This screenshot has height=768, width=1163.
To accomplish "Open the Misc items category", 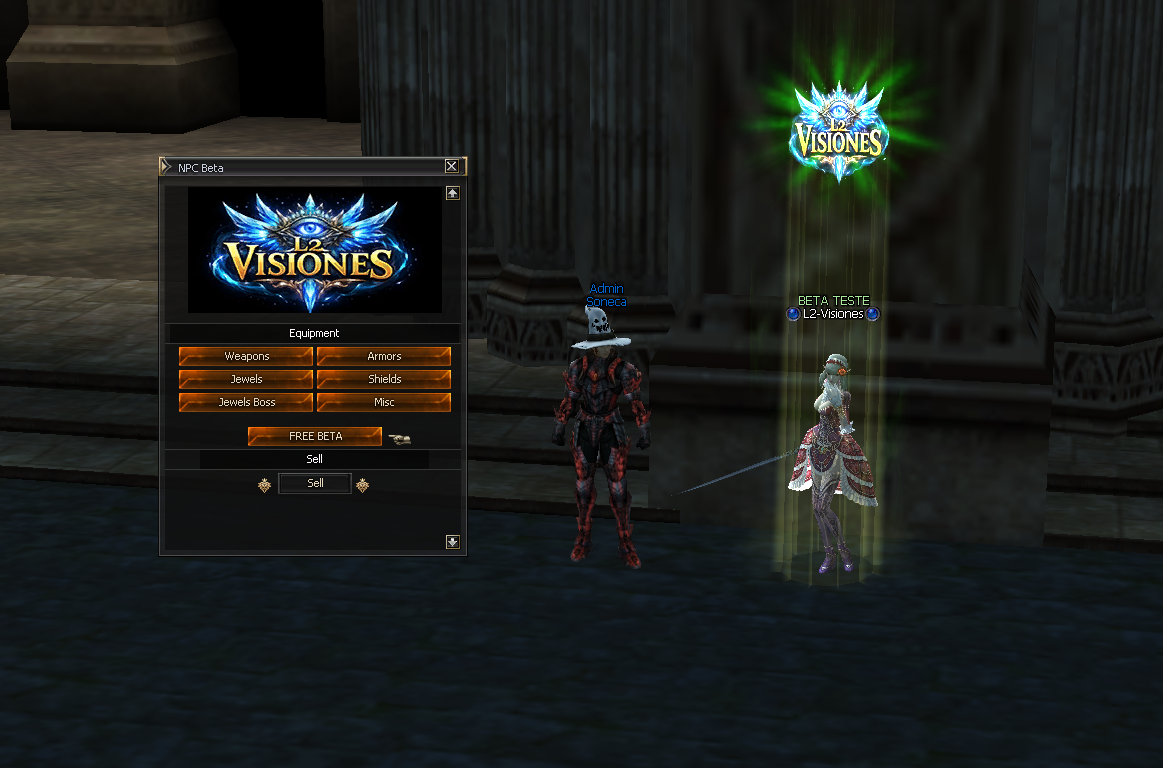I will (x=384, y=402).
